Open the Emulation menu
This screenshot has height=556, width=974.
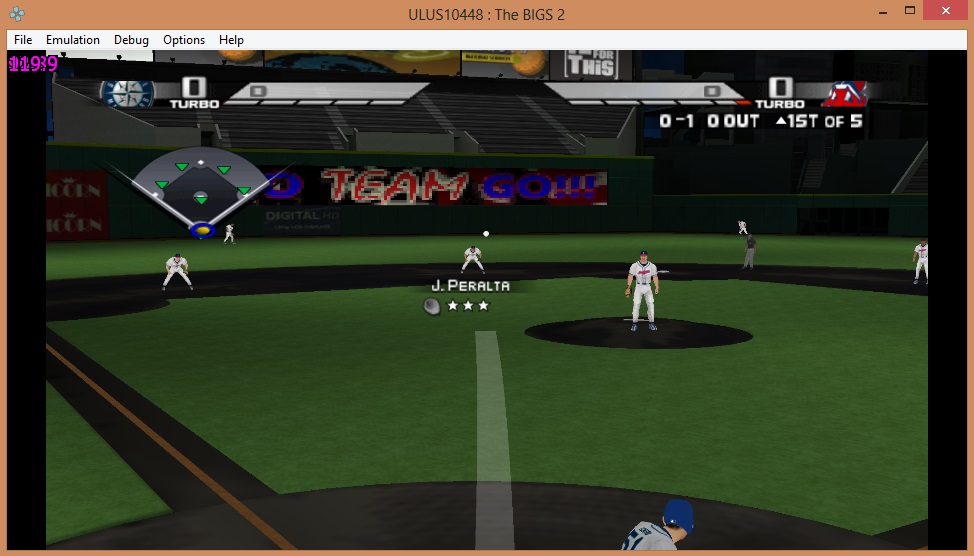coord(73,40)
